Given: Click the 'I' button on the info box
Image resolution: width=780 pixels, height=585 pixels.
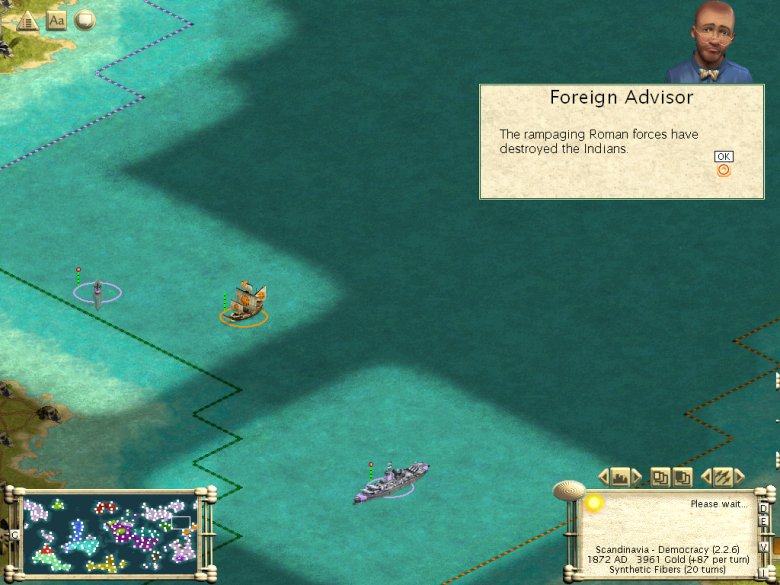Looking at the screenshot, I should pyautogui.click(x=764, y=571).
